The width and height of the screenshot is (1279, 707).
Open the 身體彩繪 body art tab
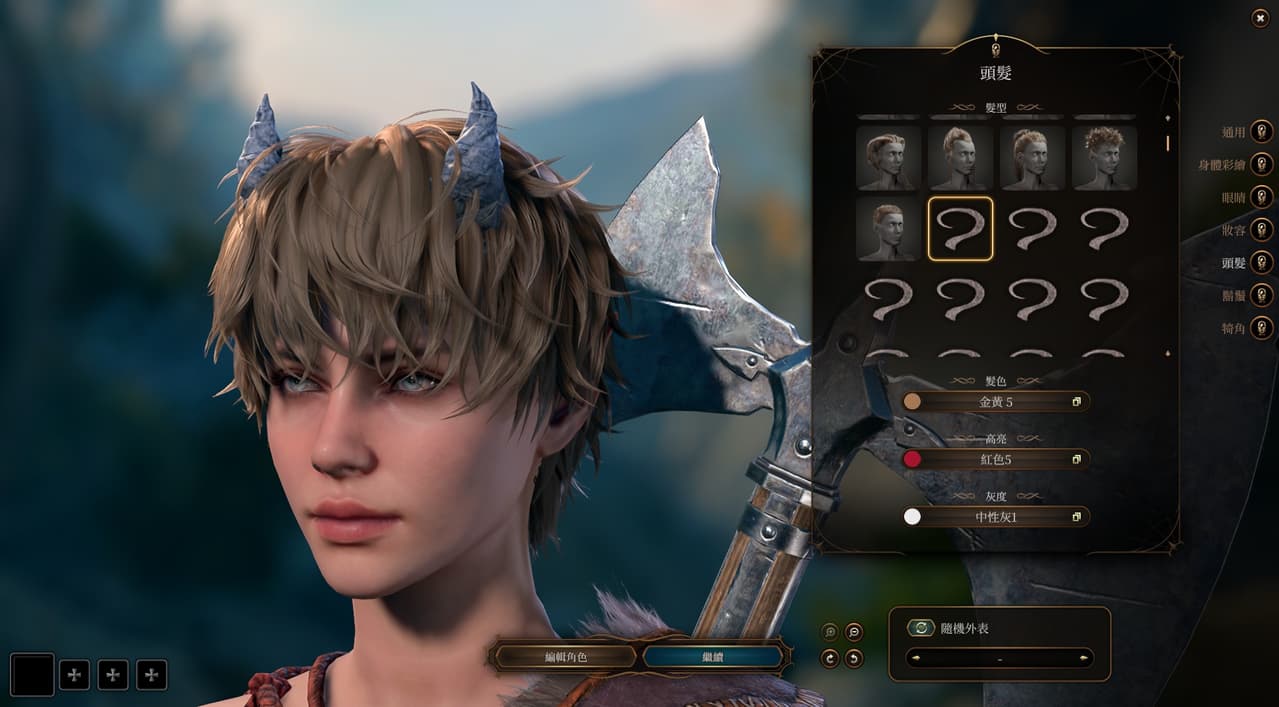tap(1262, 164)
